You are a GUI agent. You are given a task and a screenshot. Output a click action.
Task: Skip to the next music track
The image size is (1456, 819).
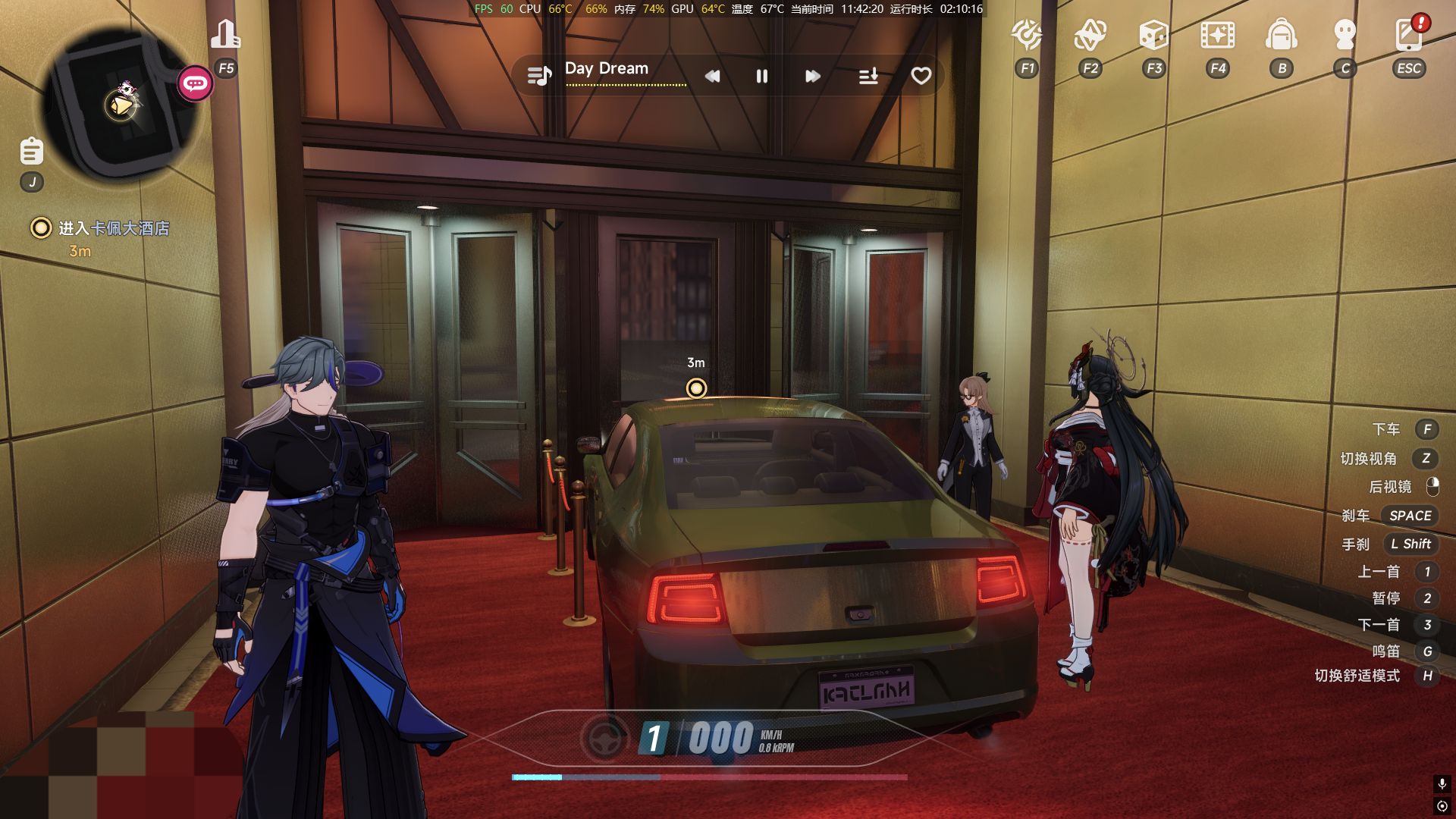coord(812,76)
